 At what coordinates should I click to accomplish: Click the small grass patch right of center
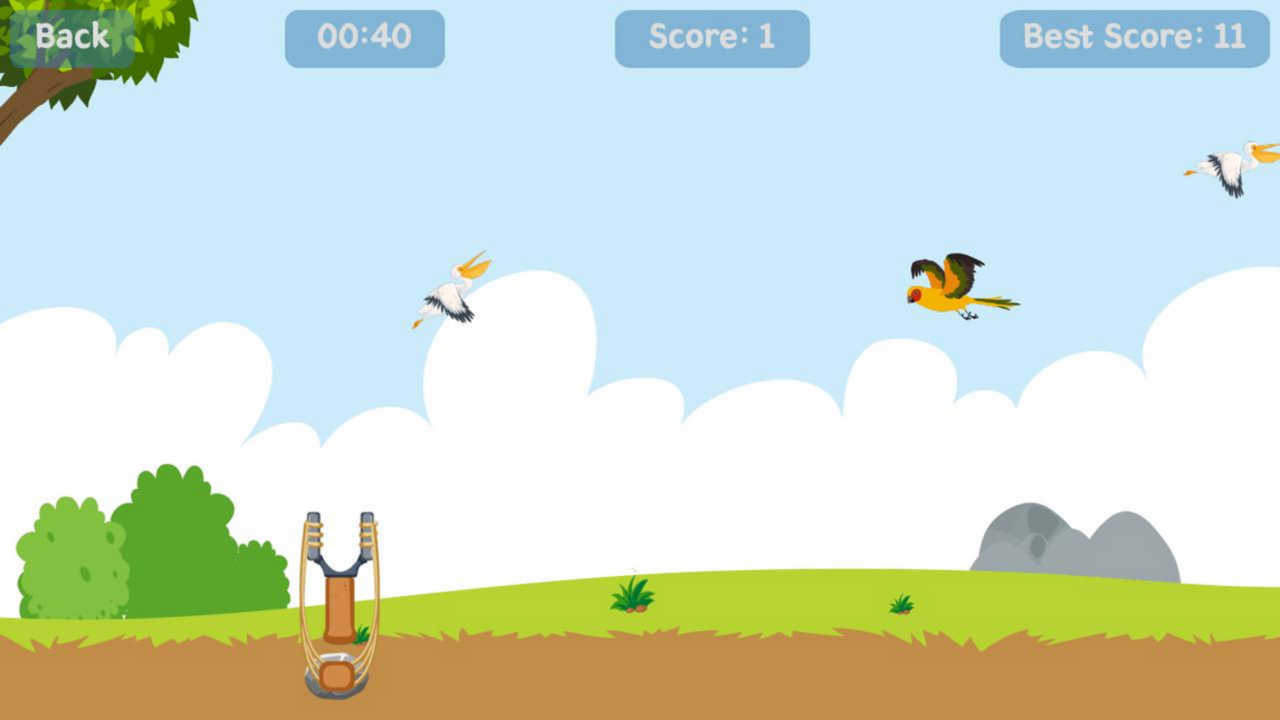pyautogui.click(x=900, y=602)
